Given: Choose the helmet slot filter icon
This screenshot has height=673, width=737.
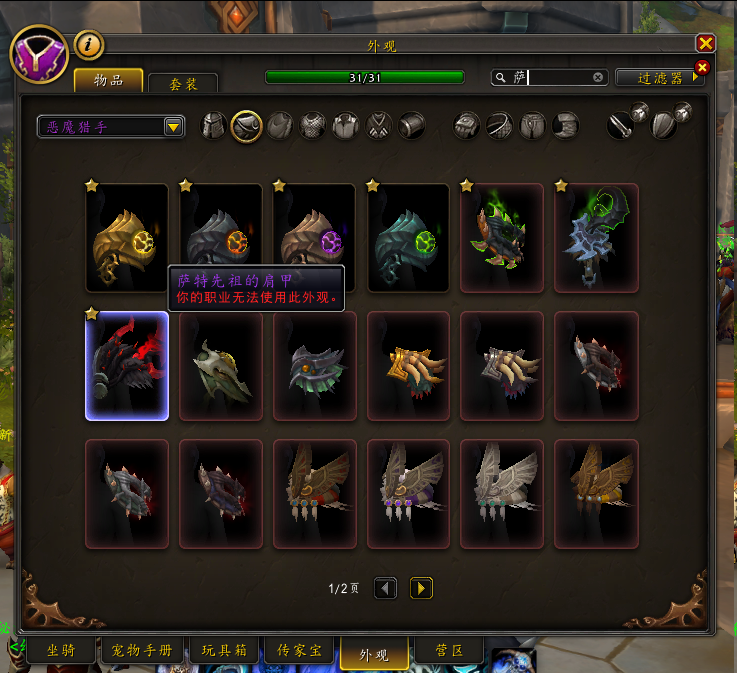Looking at the screenshot, I should [x=214, y=126].
